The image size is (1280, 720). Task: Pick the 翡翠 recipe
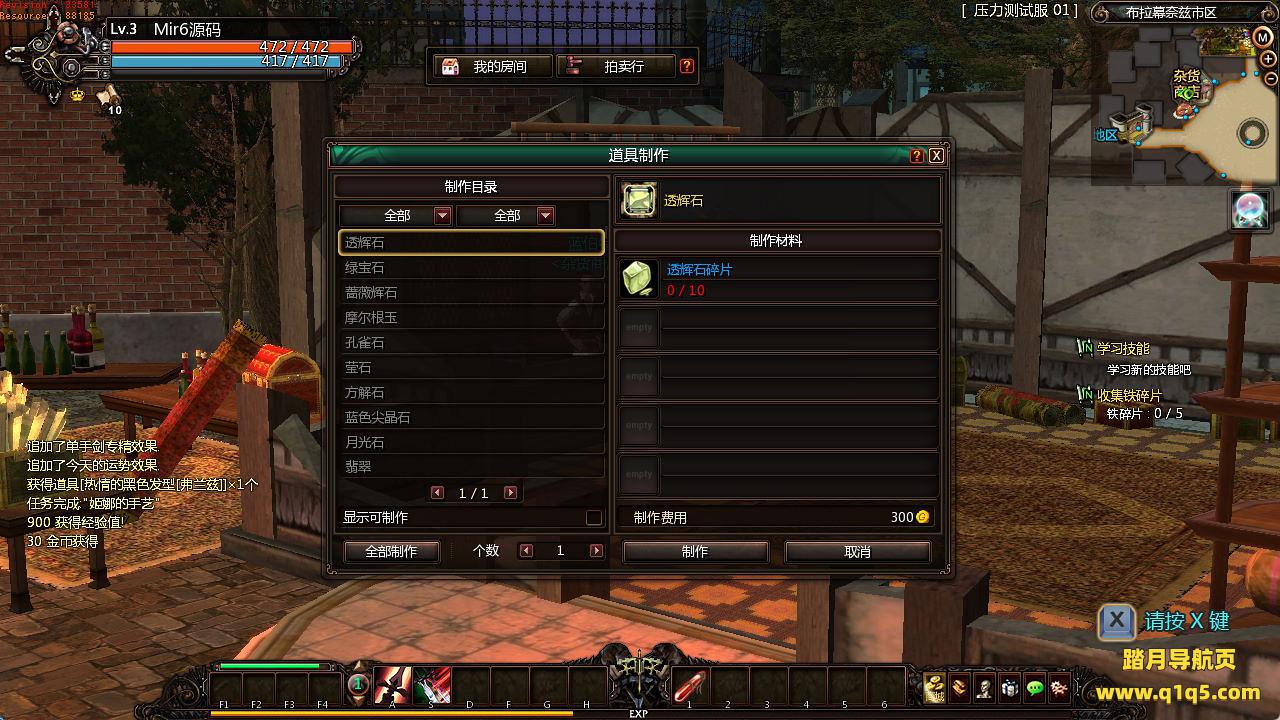point(470,467)
